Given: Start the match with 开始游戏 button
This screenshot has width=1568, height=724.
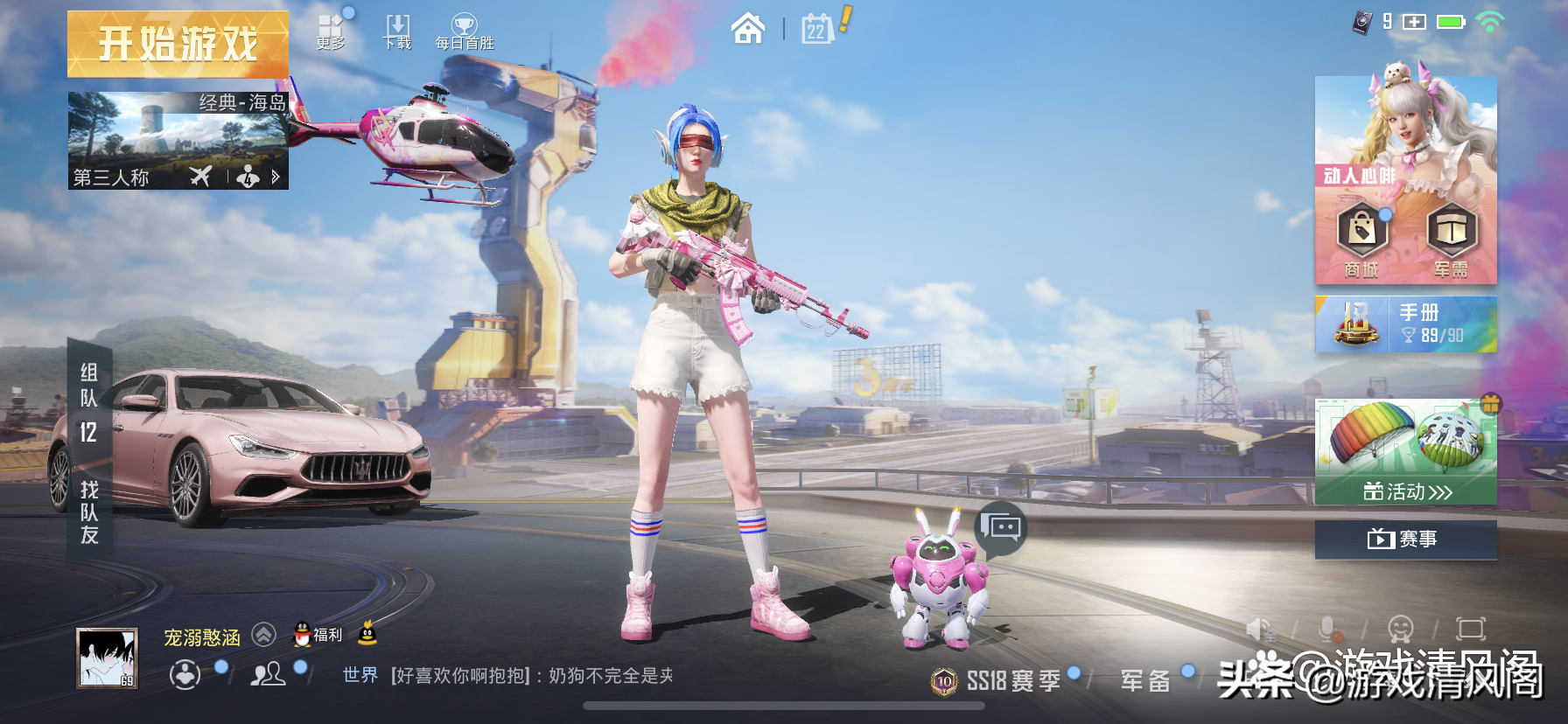Looking at the screenshot, I should (178, 44).
